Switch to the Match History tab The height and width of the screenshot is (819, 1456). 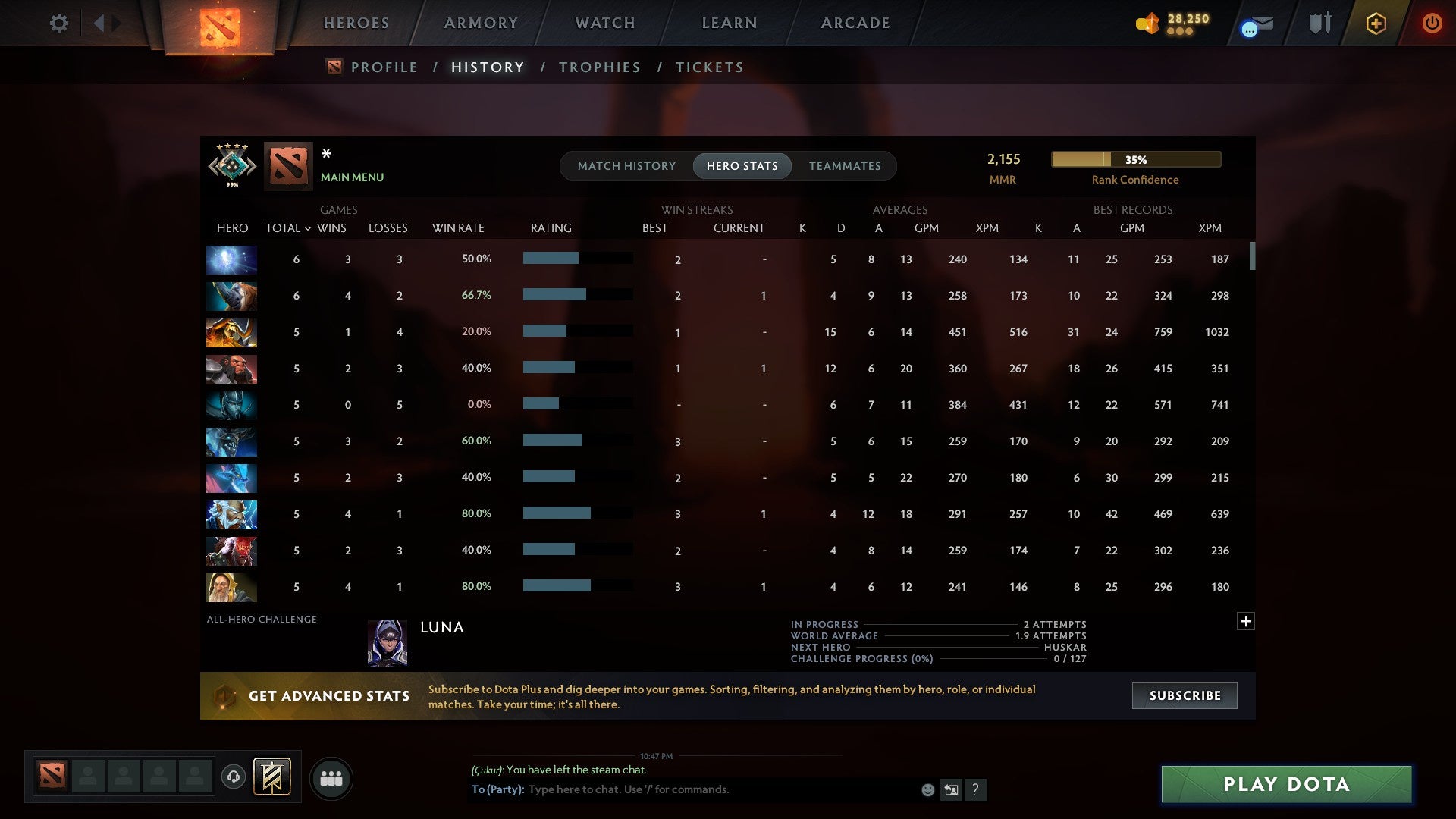point(626,166)
